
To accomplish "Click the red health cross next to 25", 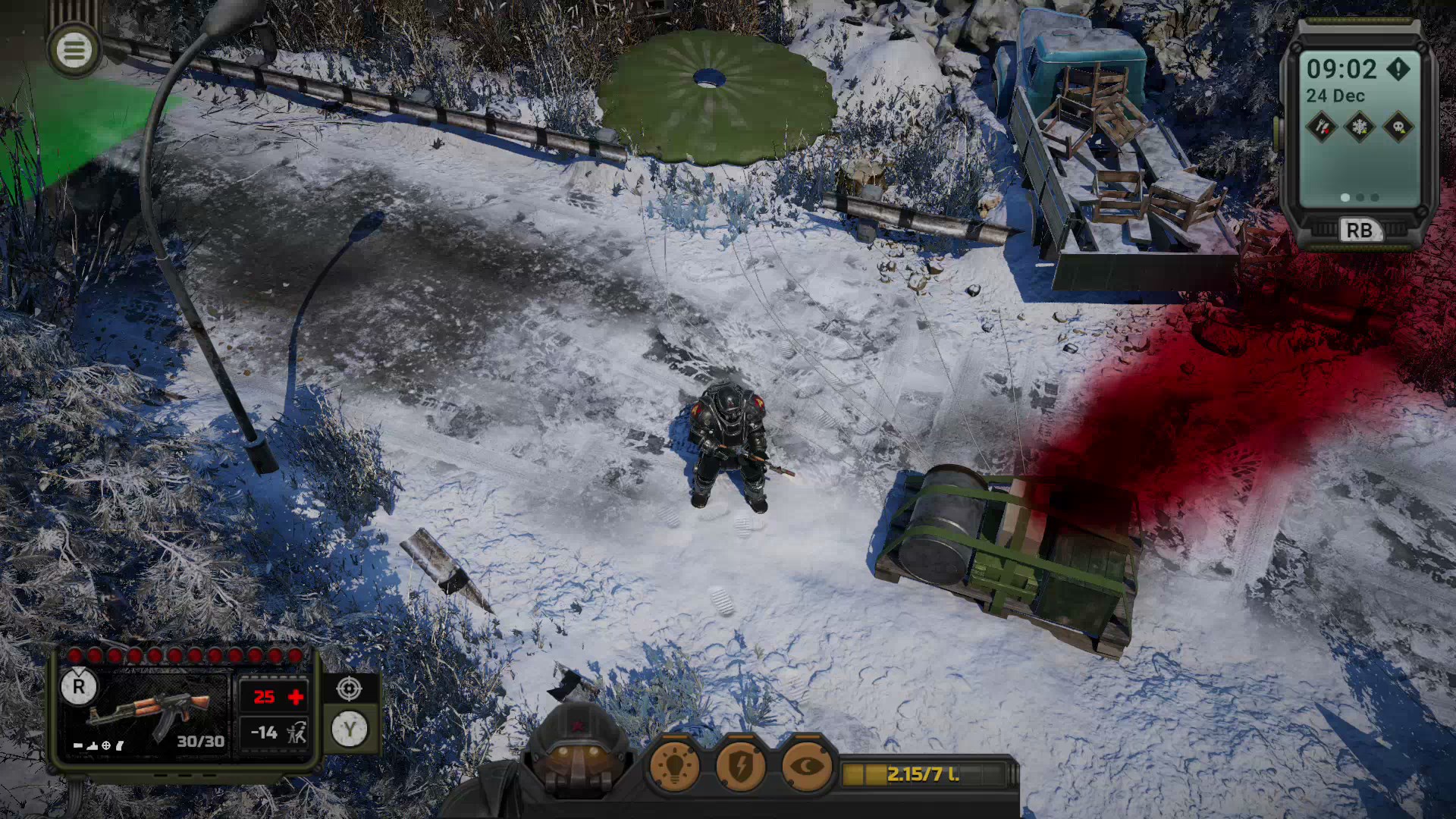I will coord(294,696).
